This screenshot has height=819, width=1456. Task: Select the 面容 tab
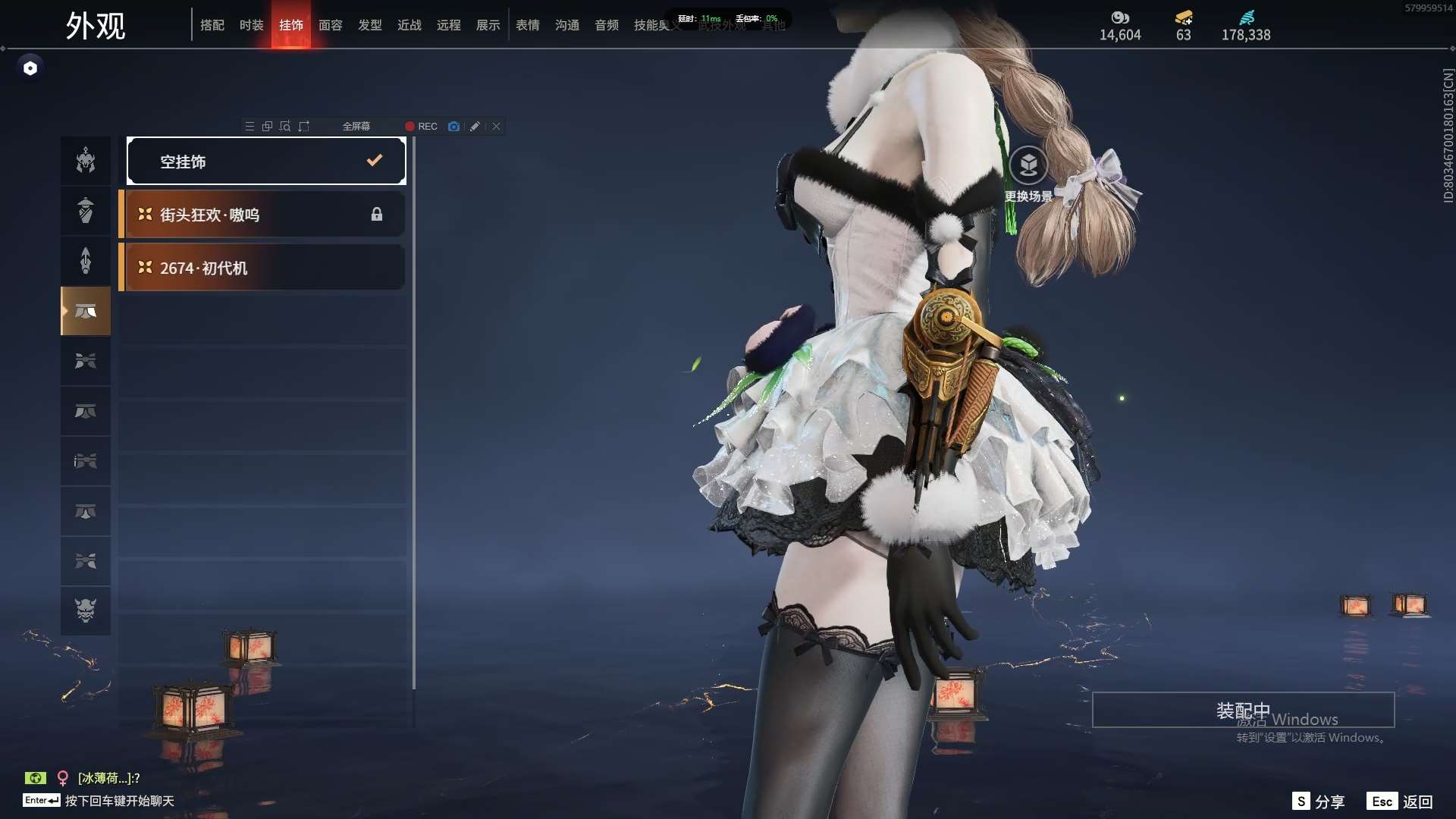(x=331, y=25)
